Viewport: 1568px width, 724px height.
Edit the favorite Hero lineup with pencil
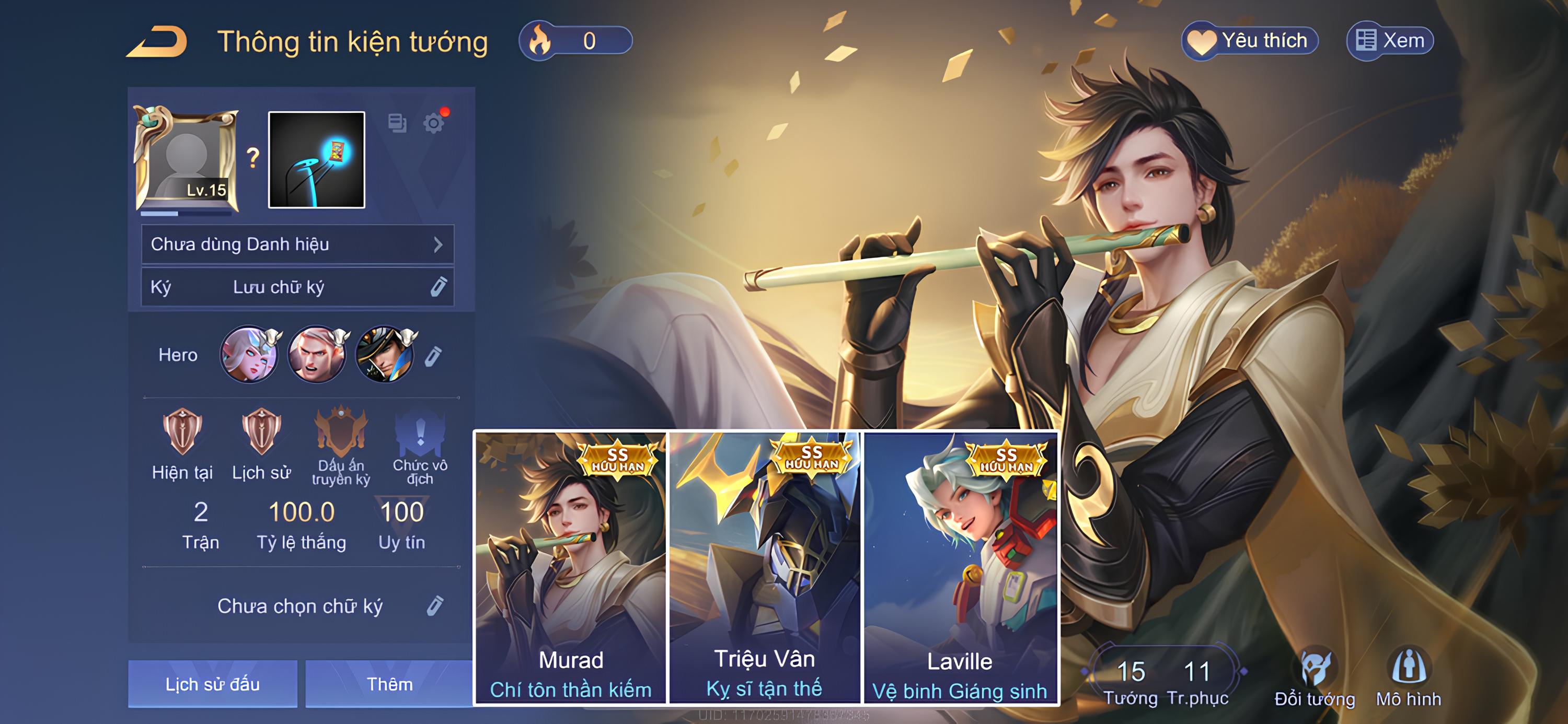point(433,356)
